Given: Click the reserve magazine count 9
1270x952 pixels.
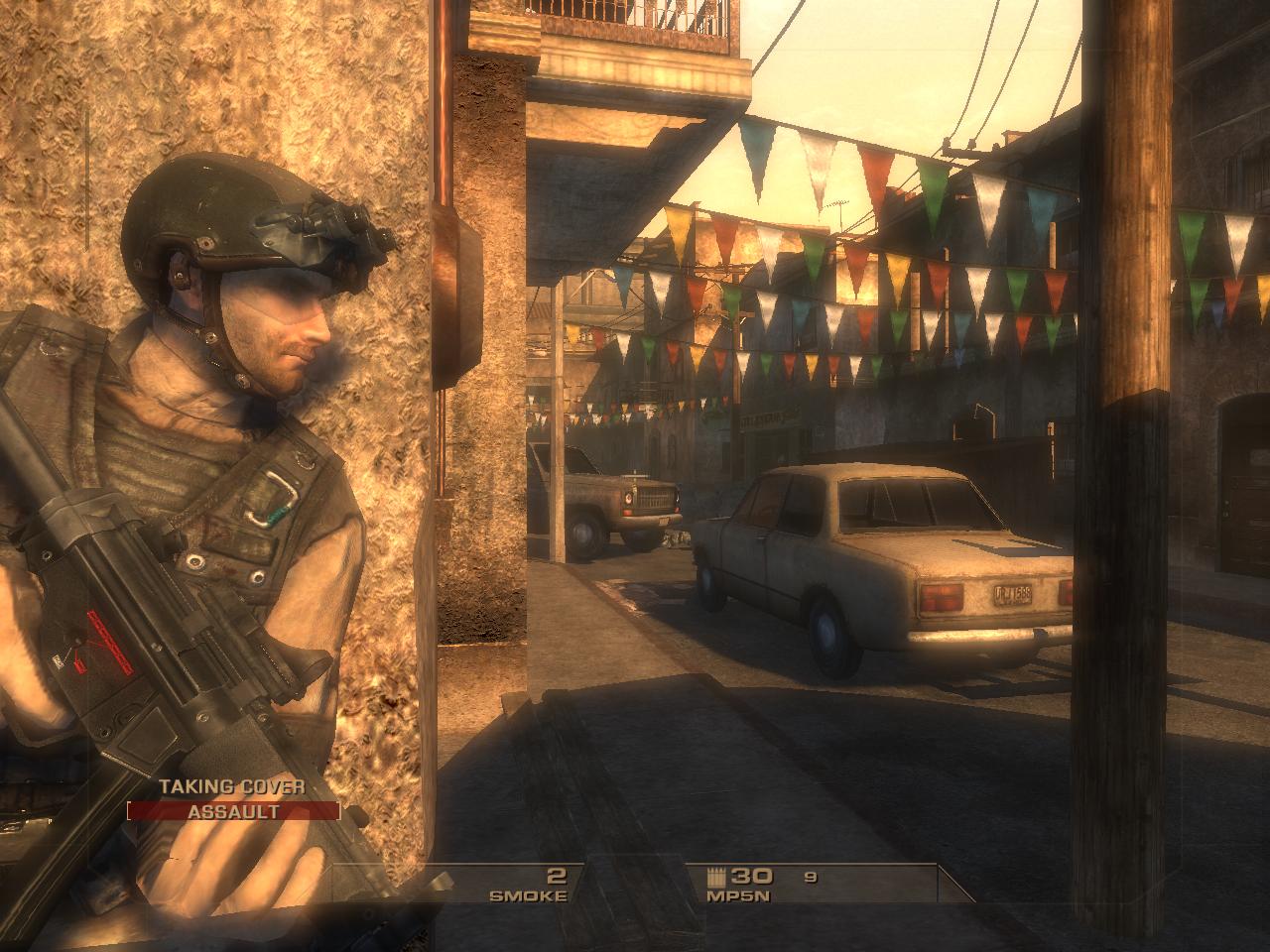Looking at the screenshot, I should click(x=809, y=878).
